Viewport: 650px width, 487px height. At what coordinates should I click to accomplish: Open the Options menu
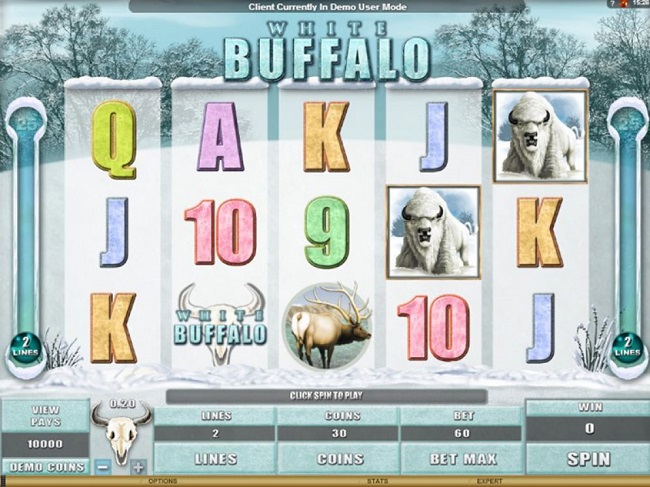tap(163, 482)
